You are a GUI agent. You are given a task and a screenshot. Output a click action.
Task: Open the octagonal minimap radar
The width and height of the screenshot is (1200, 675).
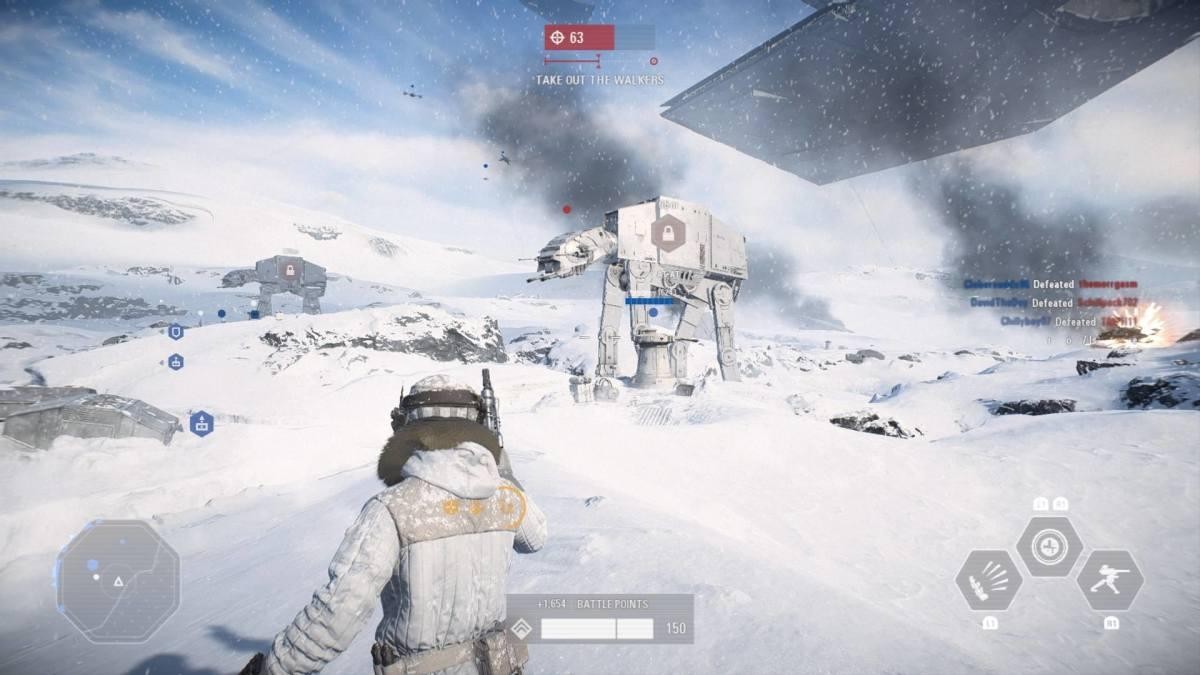coord(118,581)
